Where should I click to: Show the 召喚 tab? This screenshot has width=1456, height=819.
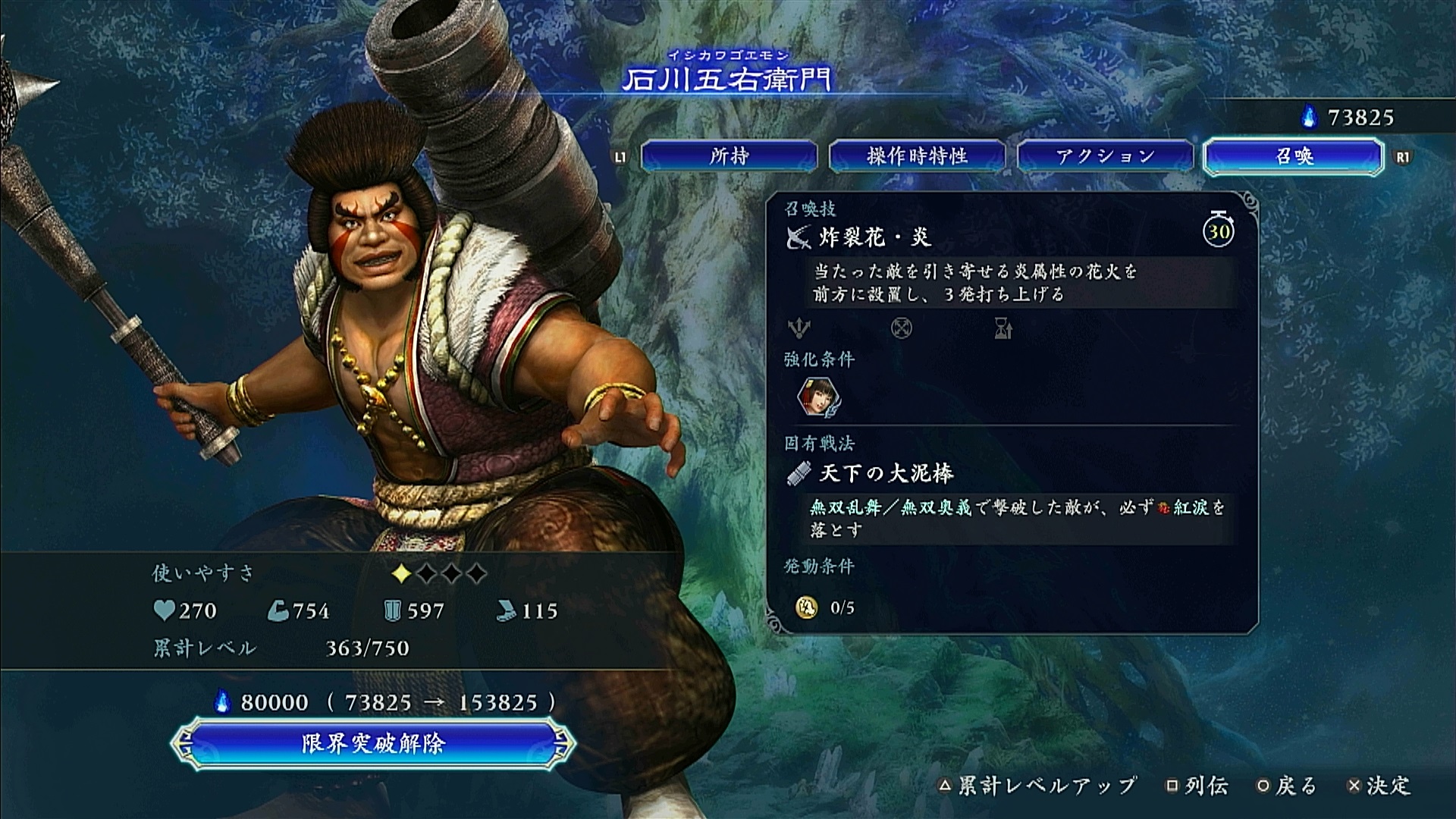click(x=1293, y=156)
